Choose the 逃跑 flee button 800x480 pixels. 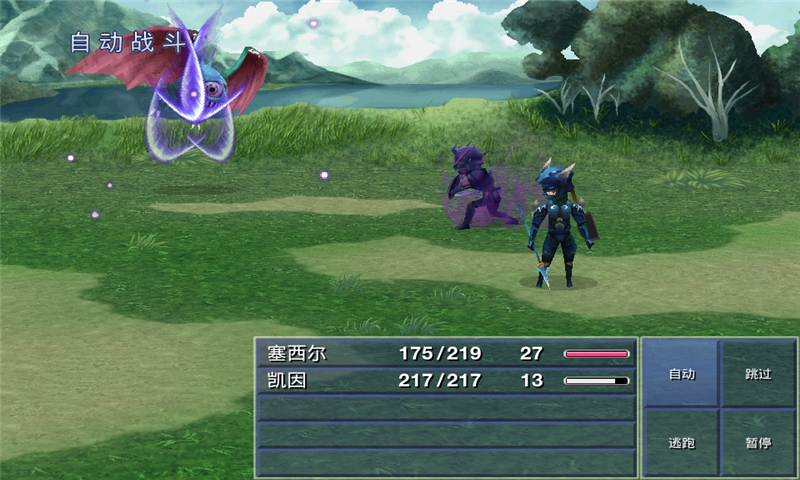[681, 442]
